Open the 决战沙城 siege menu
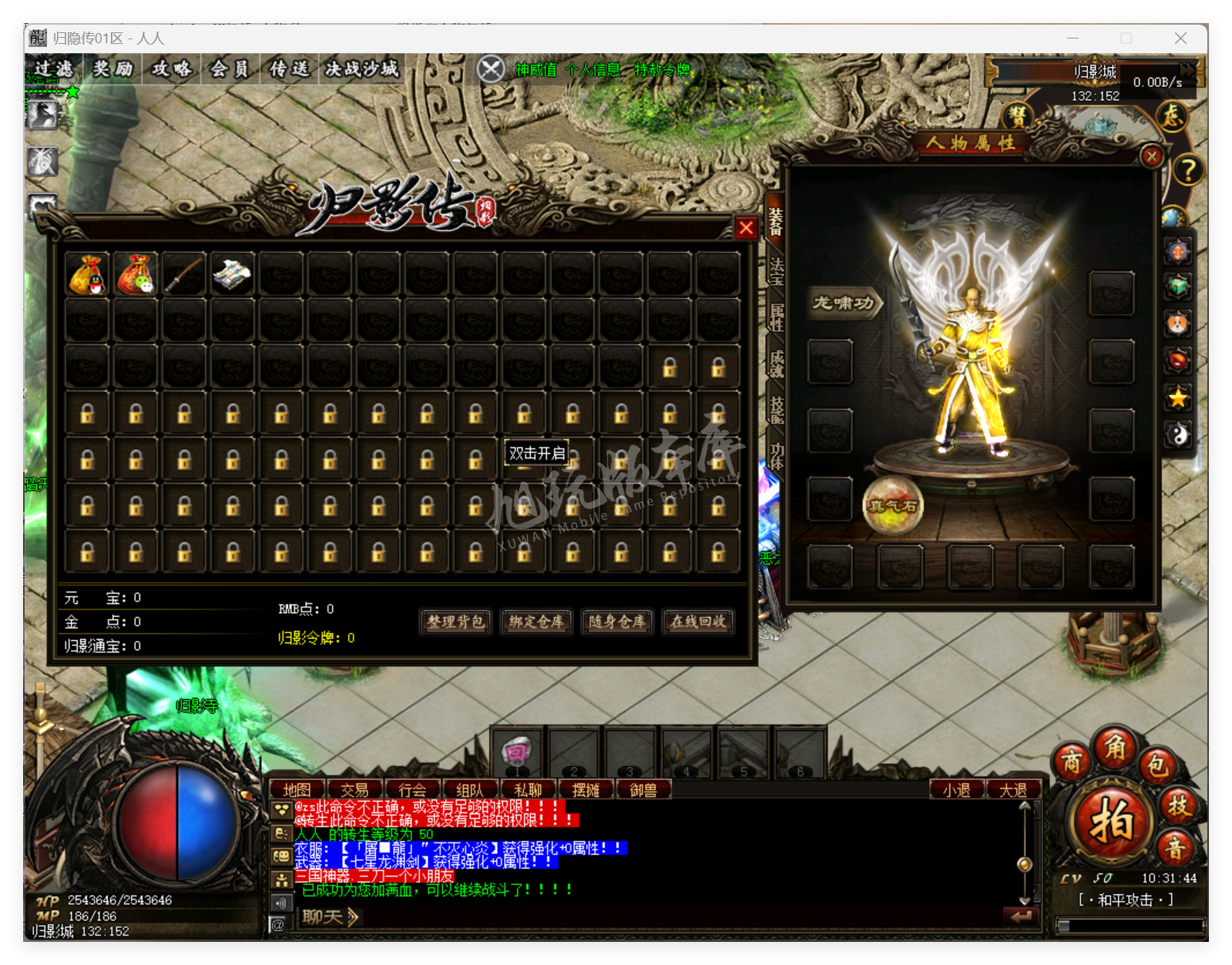Viewport: 1232px width, 965px height. (361, 69)
